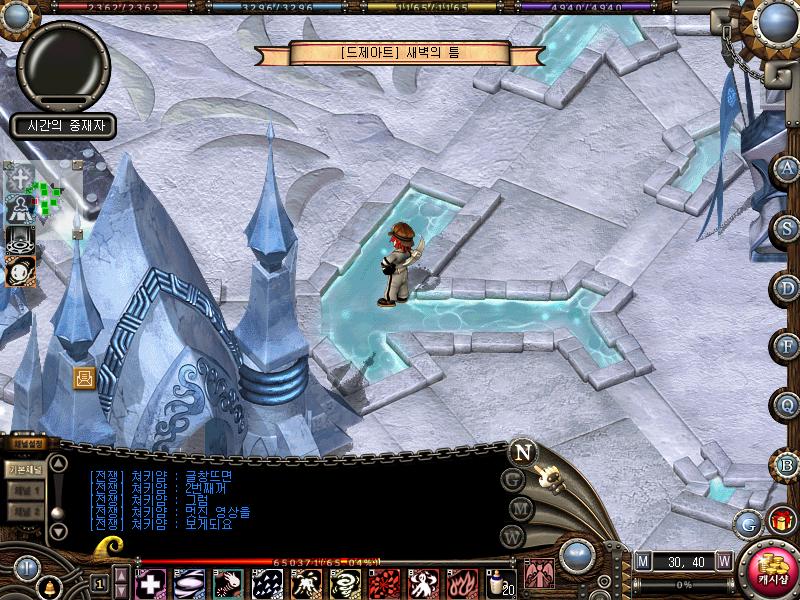
Task: Switch chat to the N channel button
Action: (522, 451)
